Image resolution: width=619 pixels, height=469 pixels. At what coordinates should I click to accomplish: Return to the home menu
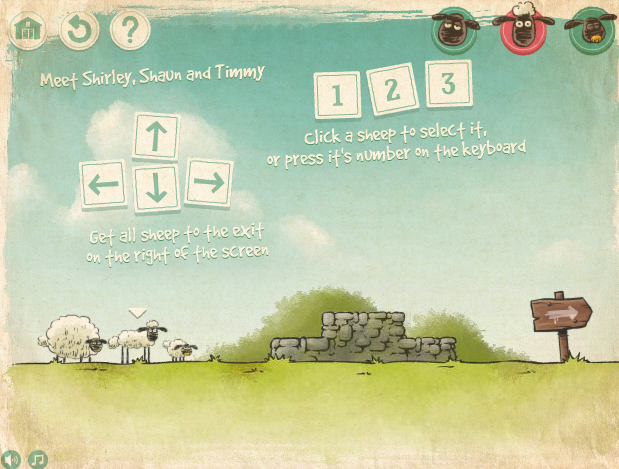(x=28, y=30)
